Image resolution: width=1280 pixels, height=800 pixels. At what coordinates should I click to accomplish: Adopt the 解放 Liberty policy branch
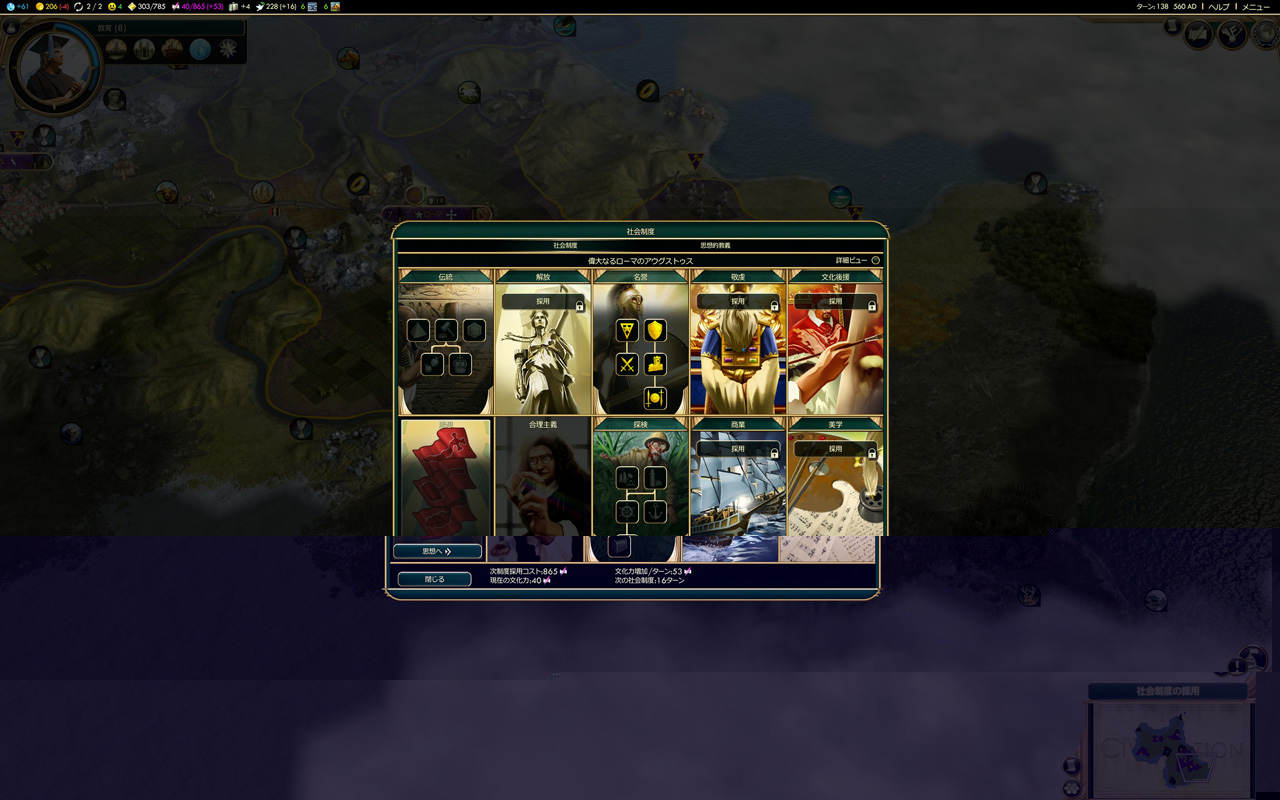click(x=542, y=301)
